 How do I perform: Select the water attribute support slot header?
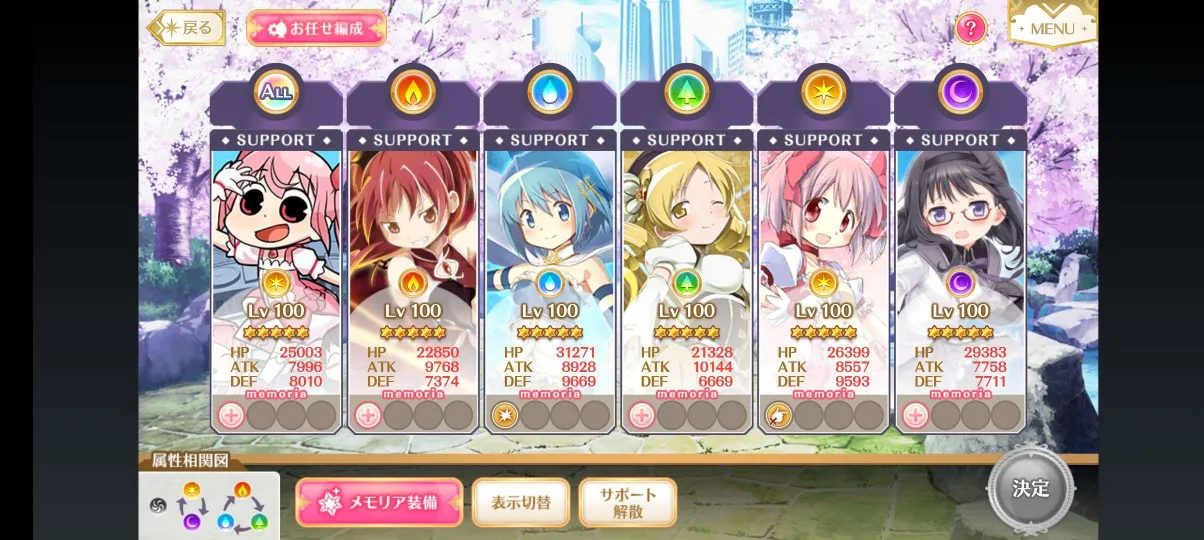pos(550,93)
